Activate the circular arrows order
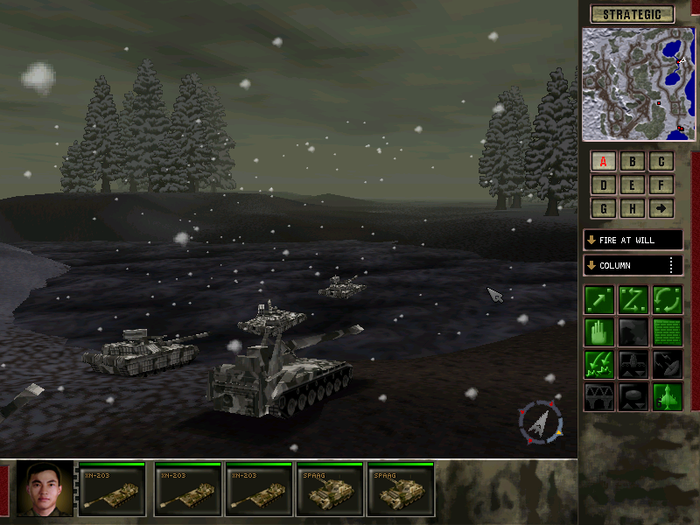This screenshot has height=525, width=700. tap(666, 299)
